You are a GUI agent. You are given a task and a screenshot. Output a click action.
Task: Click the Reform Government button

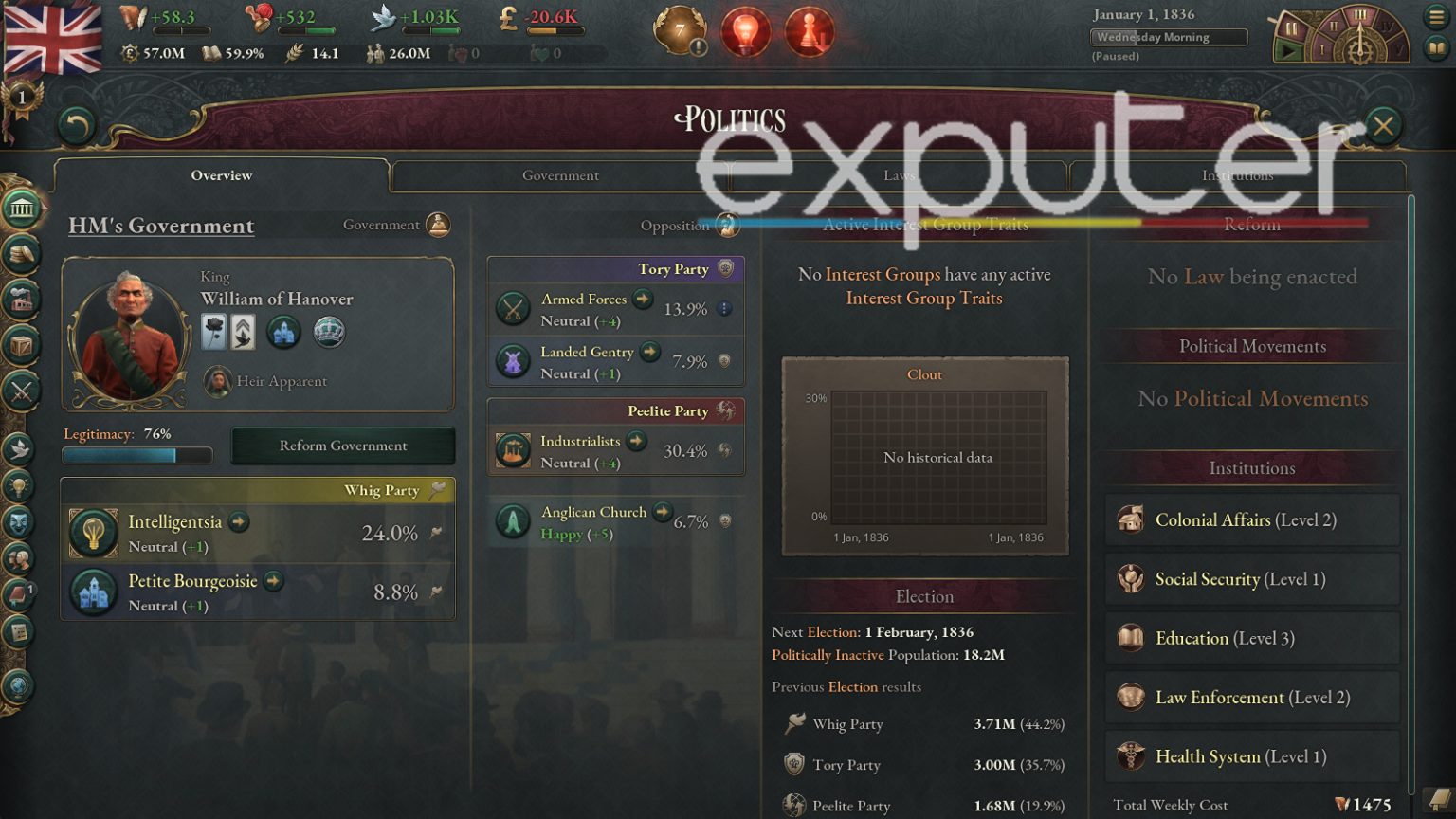coord(342,446)
